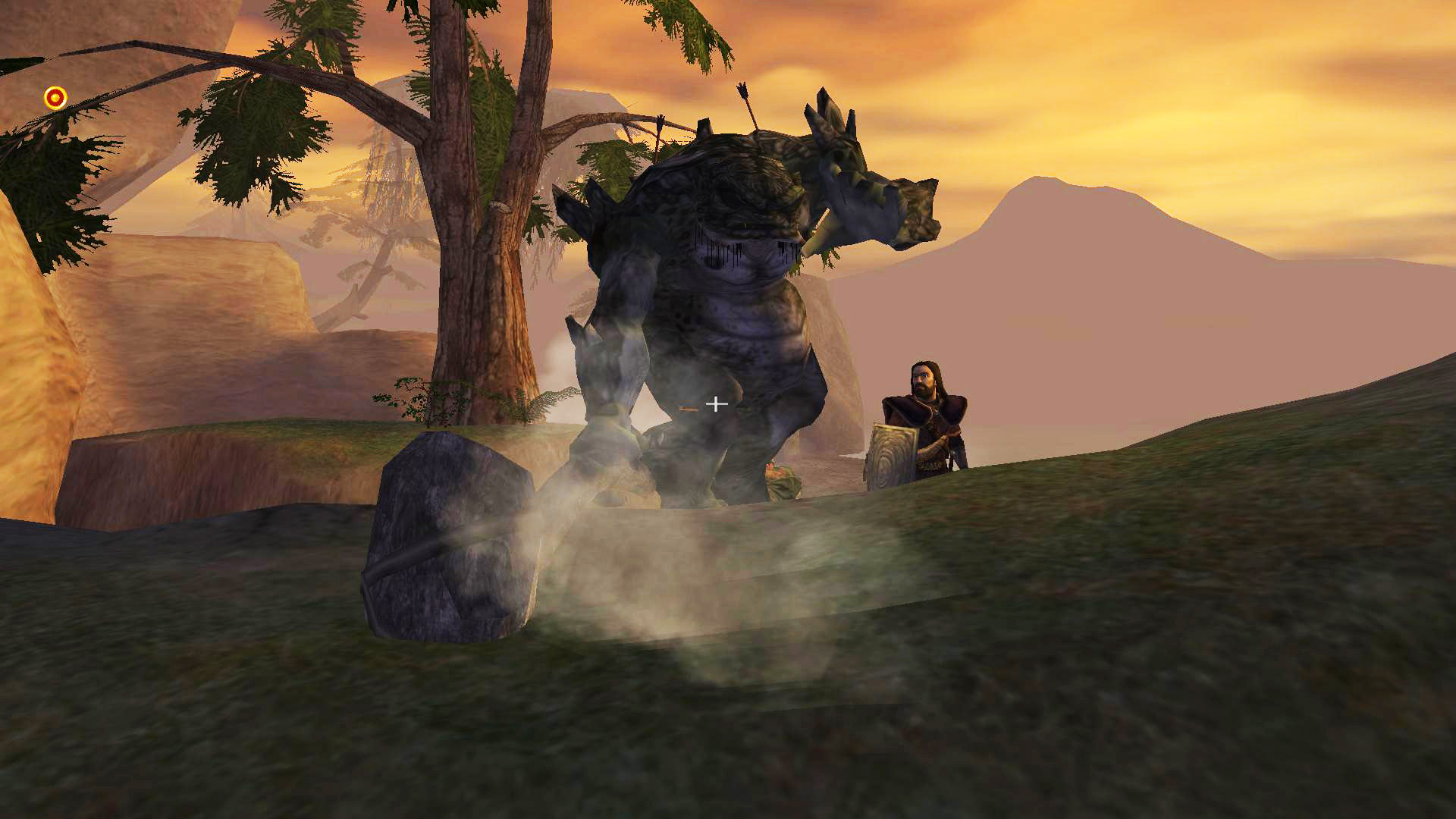Click the red and yellow ring icon

(55, 98)
